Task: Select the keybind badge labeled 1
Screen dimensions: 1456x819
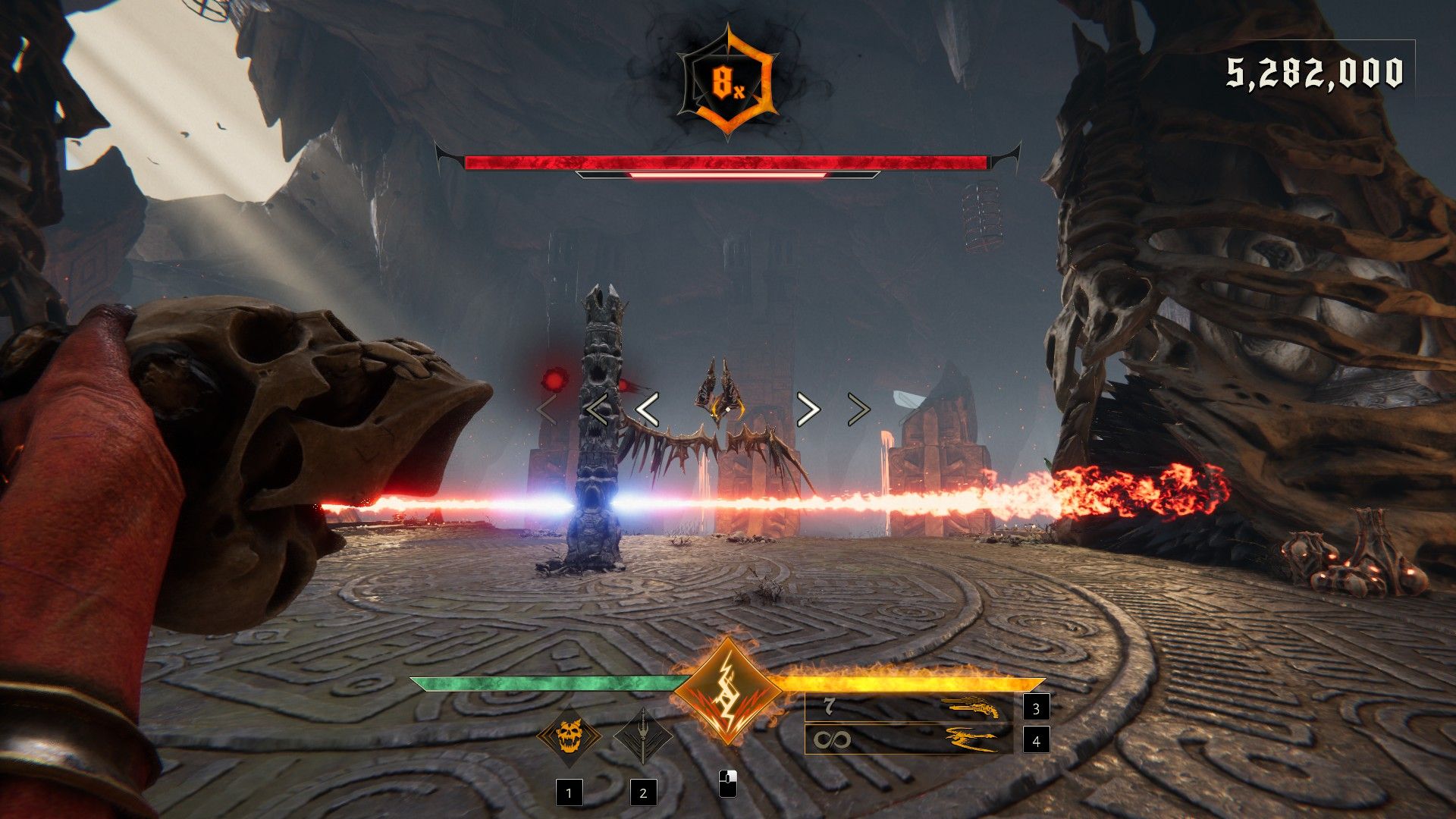Action: (569, 793)
